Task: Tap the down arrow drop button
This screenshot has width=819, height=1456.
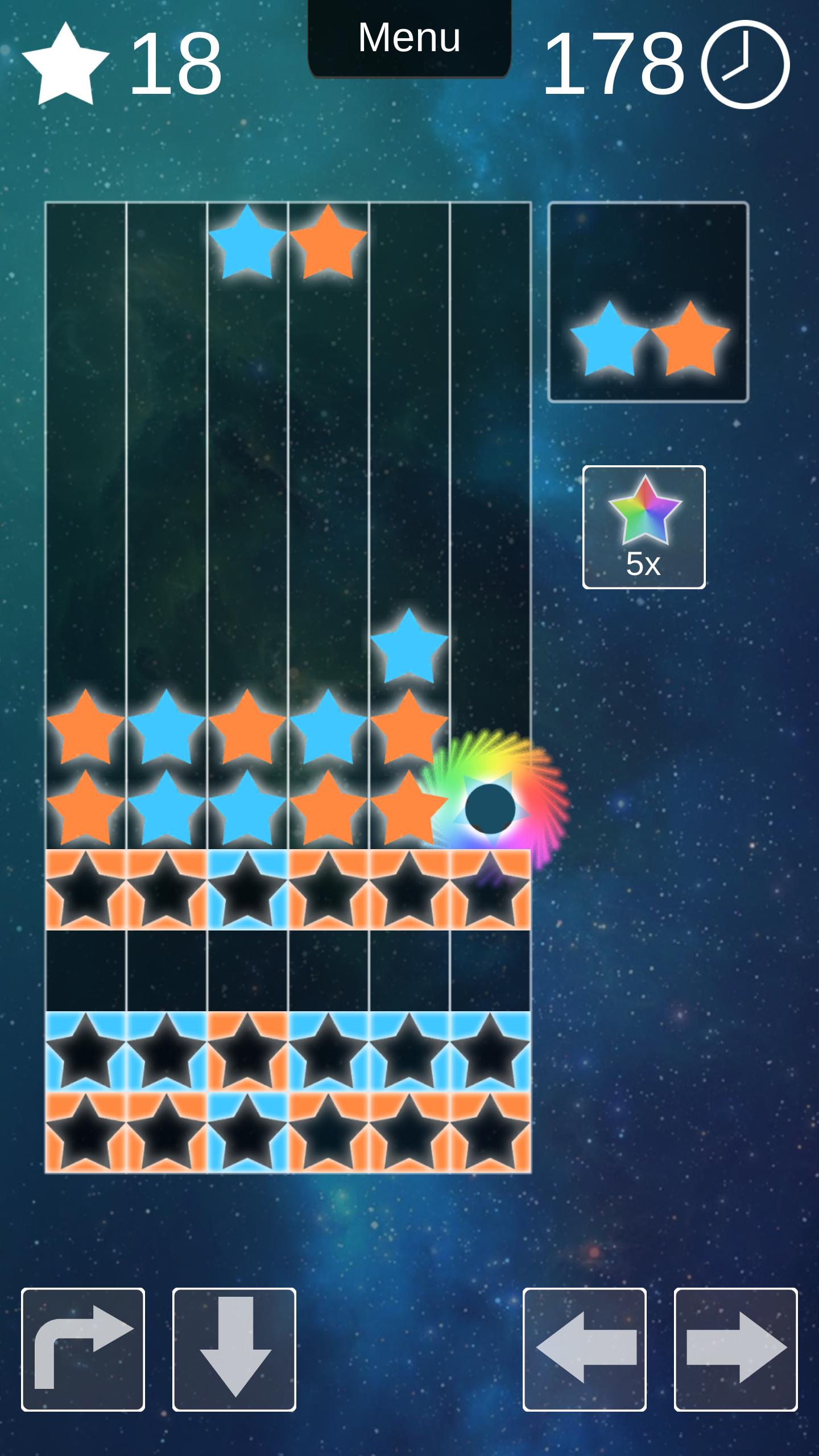Action: [x=234, y=1349]
